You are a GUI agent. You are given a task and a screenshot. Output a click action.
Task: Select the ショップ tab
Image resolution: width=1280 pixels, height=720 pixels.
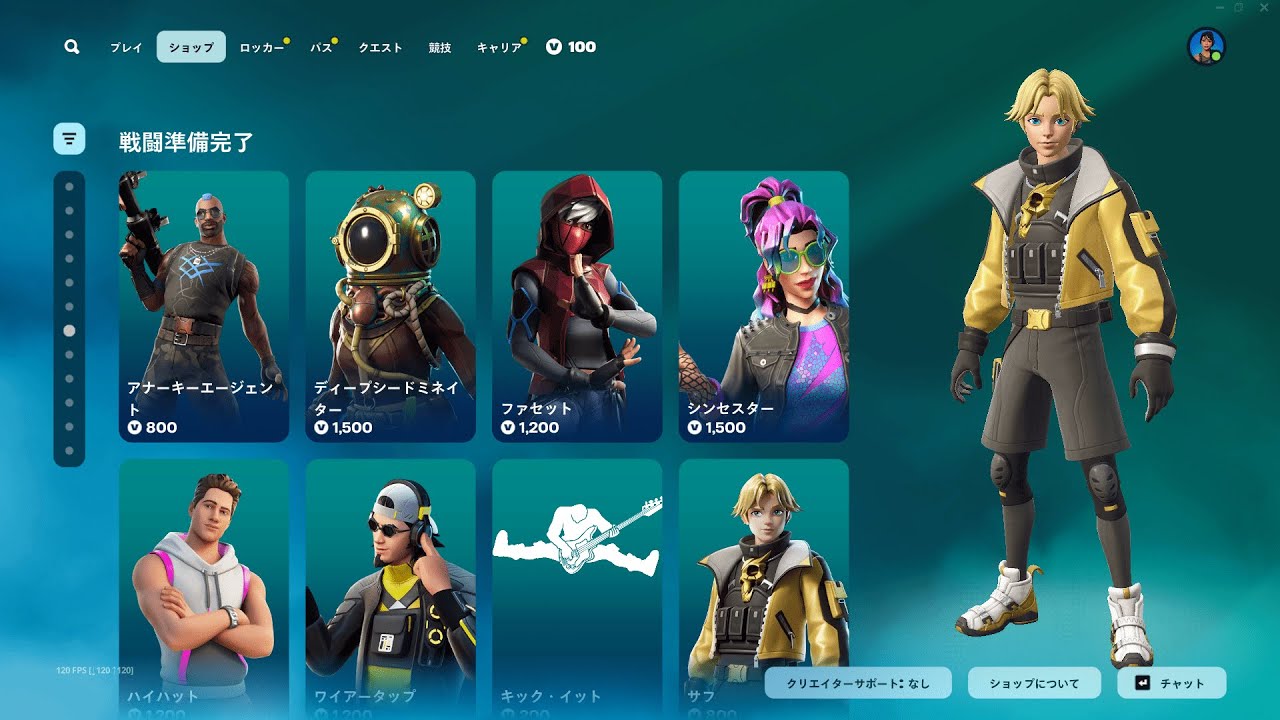tap(191, 47)
